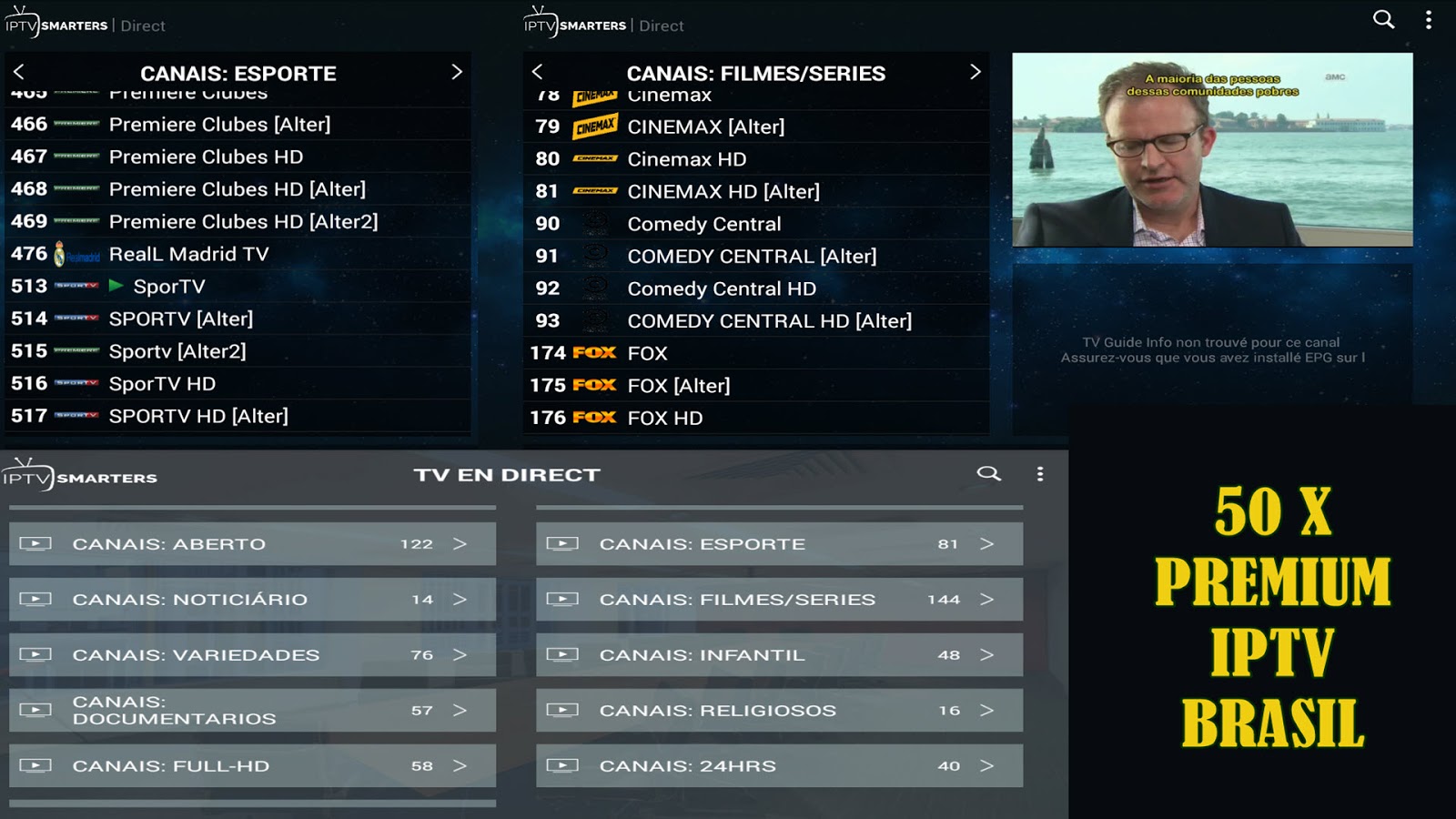Open the three-dot overflow menu at top right
This screenshot has width=1456, height=819.
pos(1431,20)
